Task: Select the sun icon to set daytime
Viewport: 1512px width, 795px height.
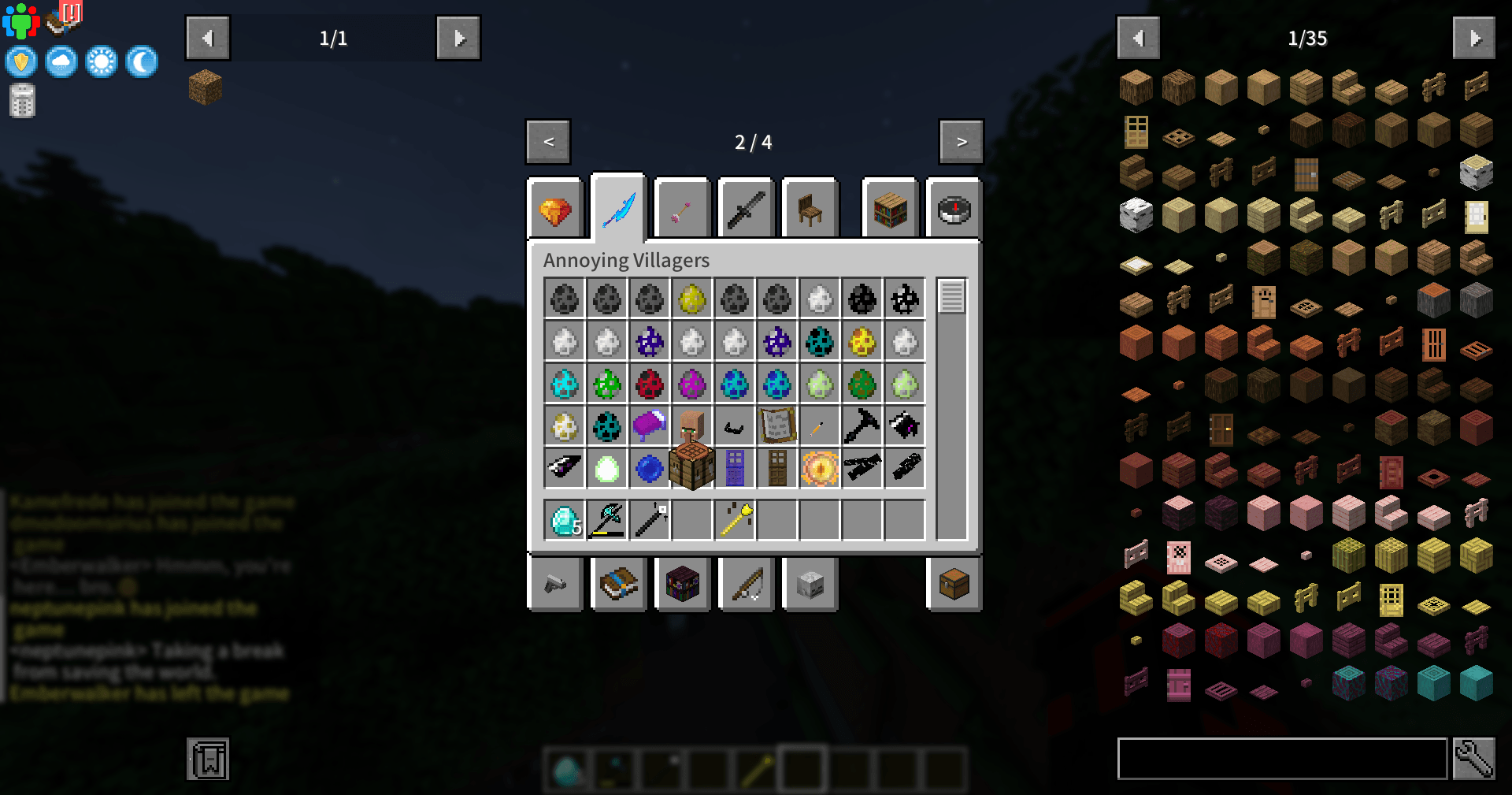Action: coord(101,61)
